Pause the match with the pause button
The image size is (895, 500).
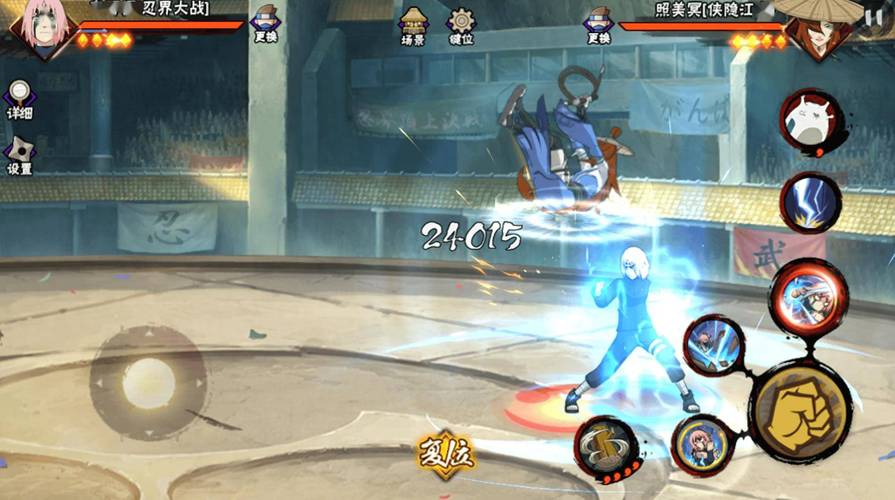click(874, 17)
